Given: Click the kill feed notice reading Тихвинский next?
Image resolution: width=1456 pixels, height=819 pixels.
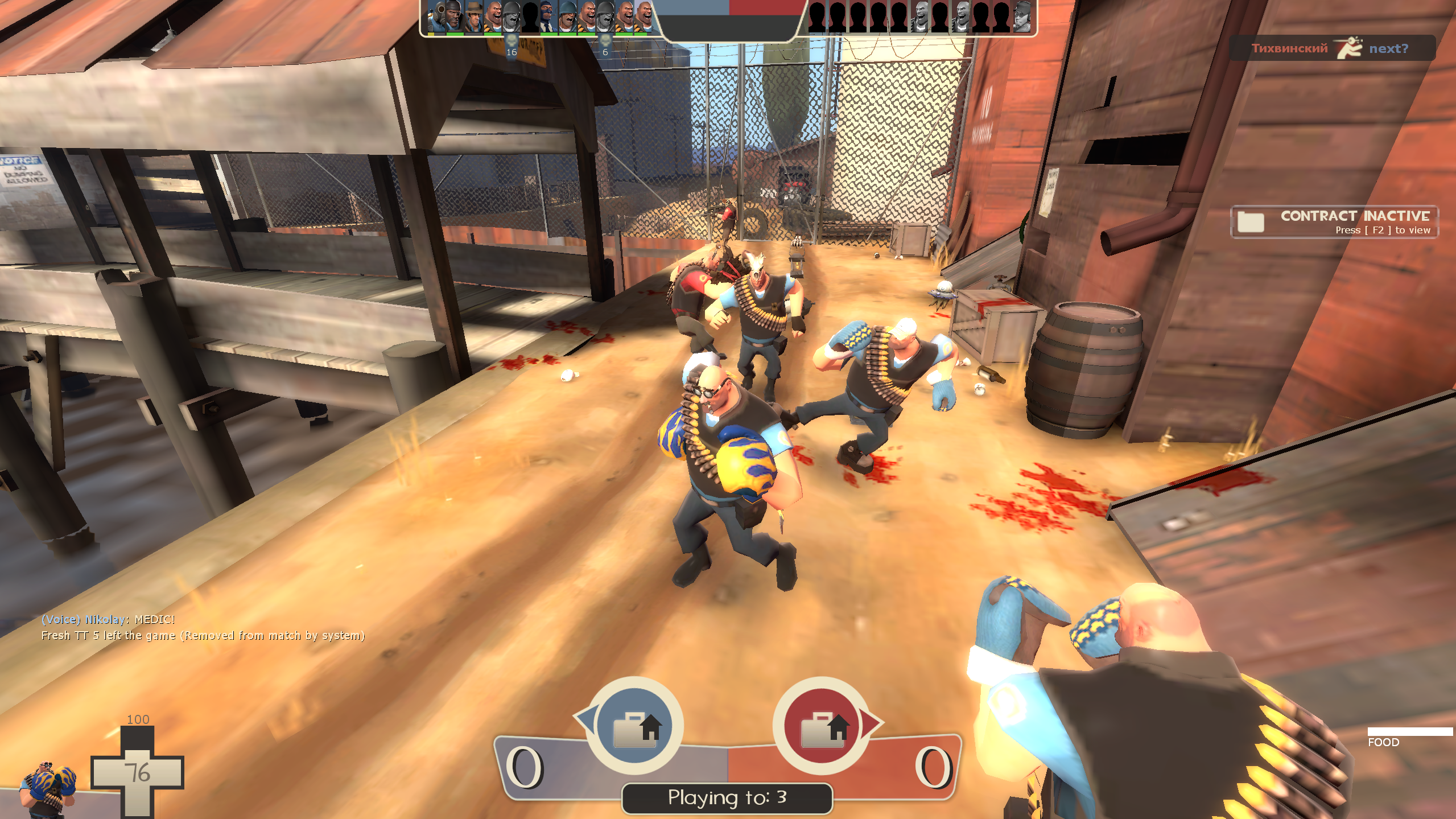Looking at the screenshot, I should click(1331, 48).
